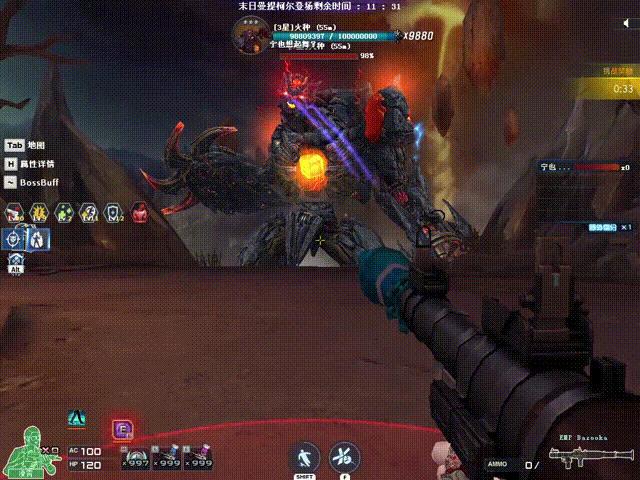Select the green sparkle hexagon buff icon
Image resolution: width=640 pixels, height=480 pixels.
pyautogui.click(x=65, y=212)
